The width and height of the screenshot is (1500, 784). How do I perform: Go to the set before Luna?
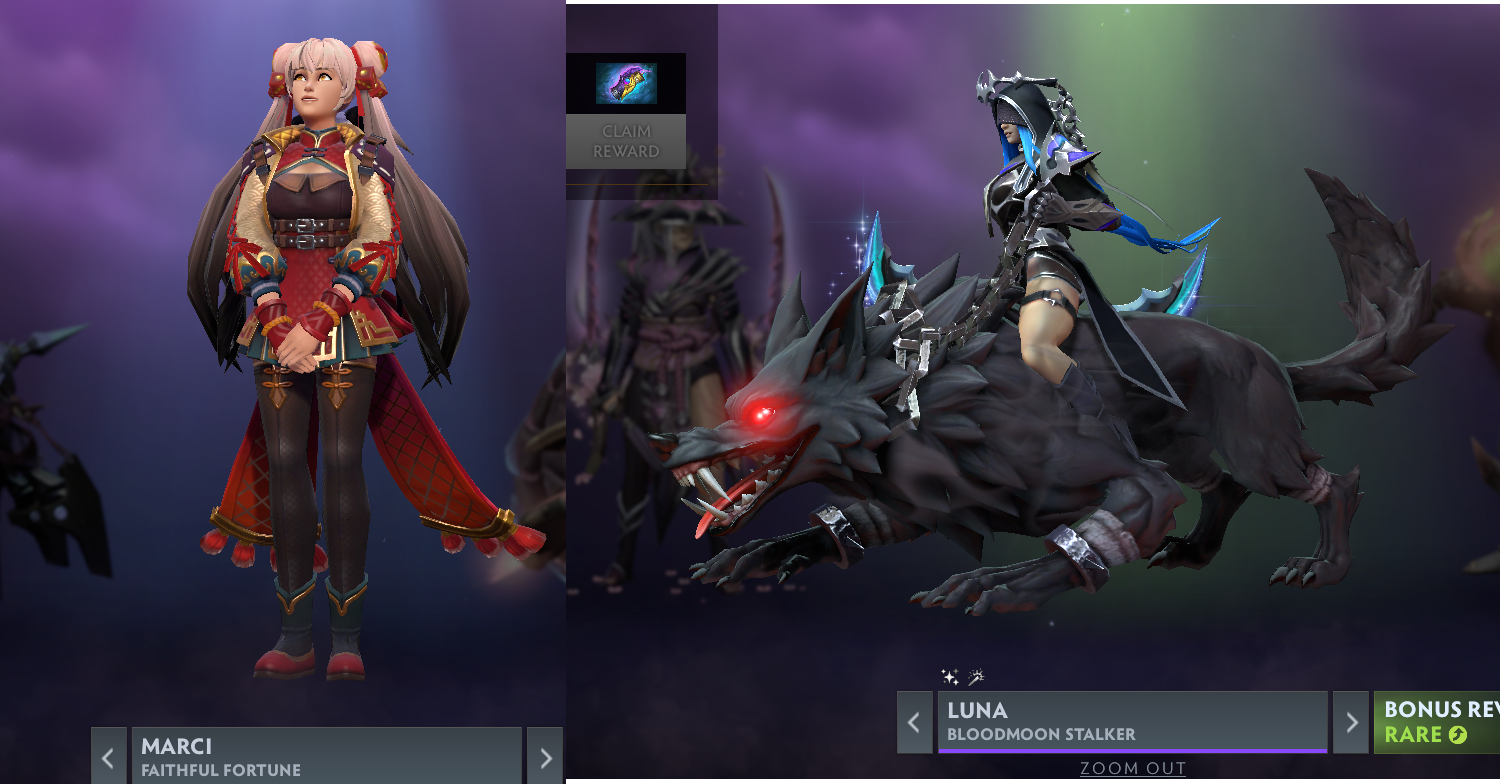(x=914, y=722)
